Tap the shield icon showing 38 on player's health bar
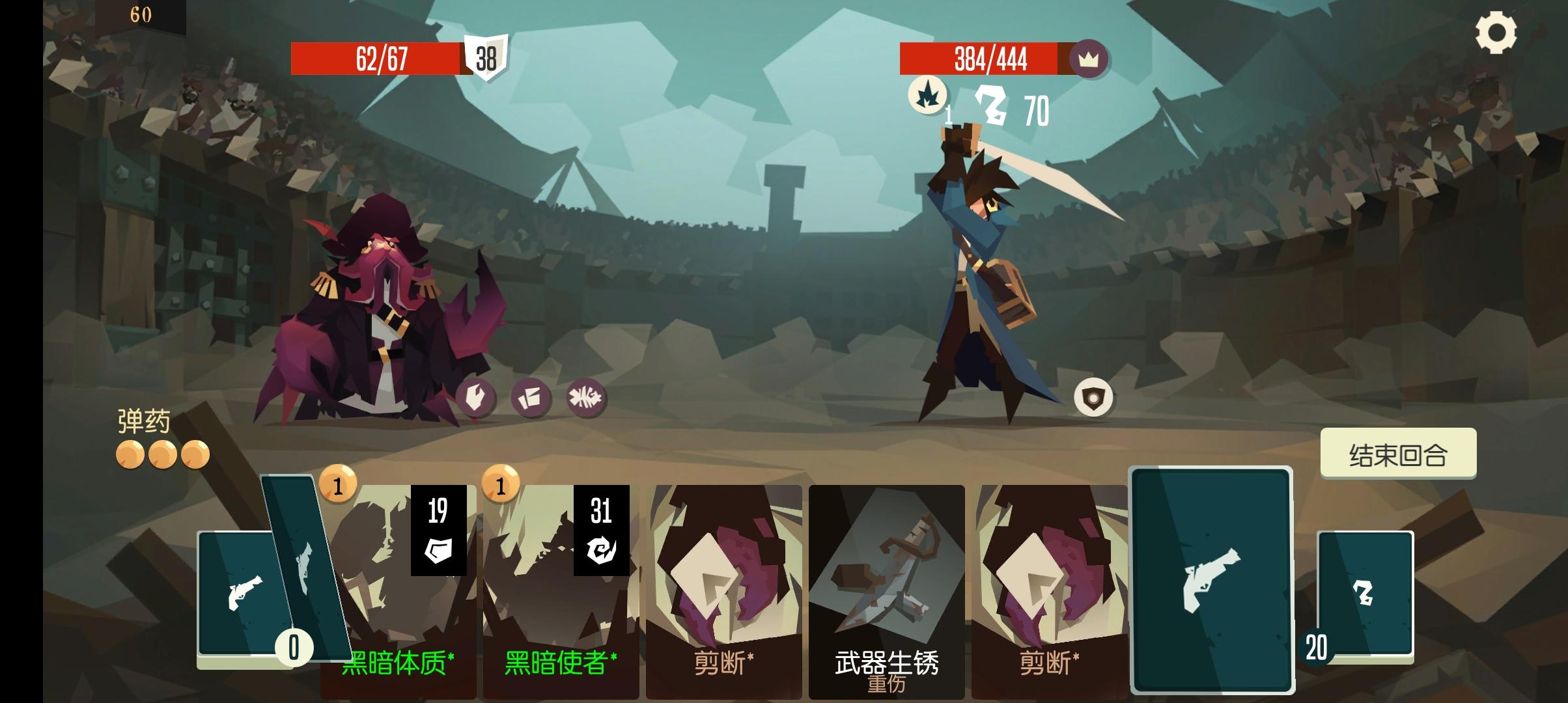The height and width of the screenshot is (703, 1568). [x=486, y=59]
